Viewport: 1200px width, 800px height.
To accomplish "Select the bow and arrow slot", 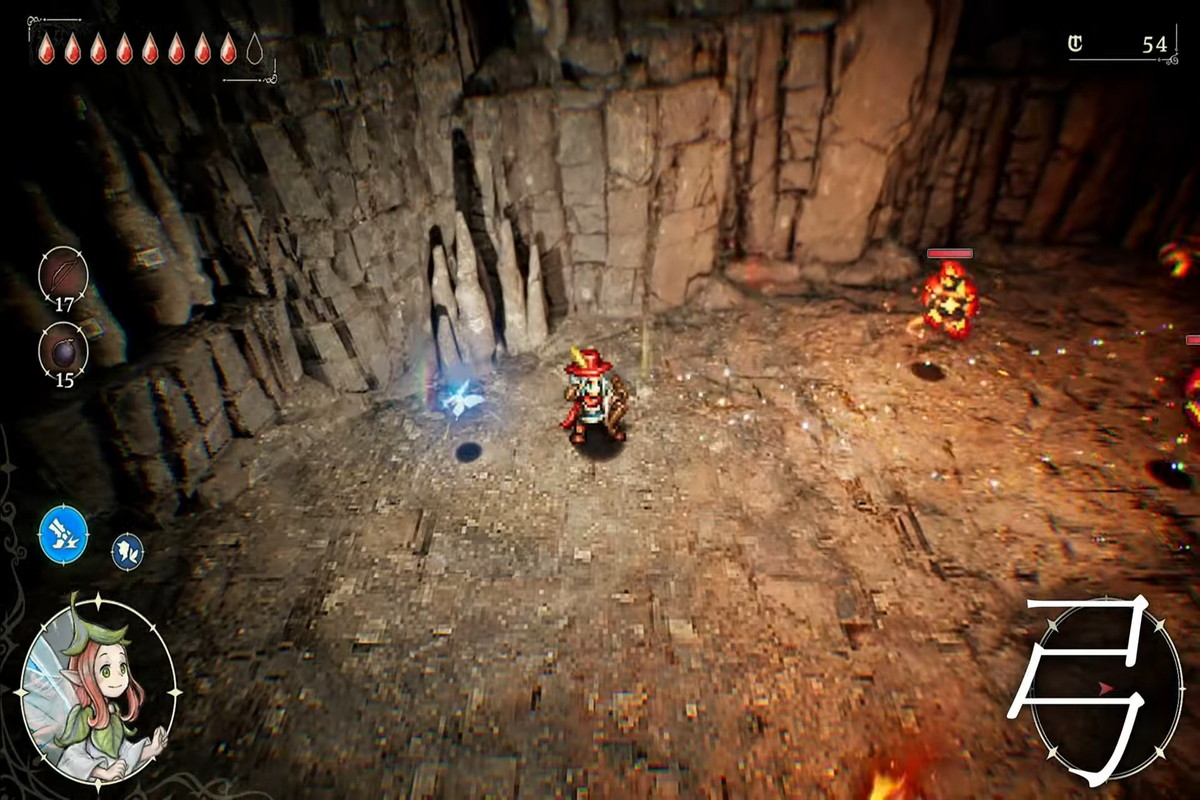I will tap(63, 272).
